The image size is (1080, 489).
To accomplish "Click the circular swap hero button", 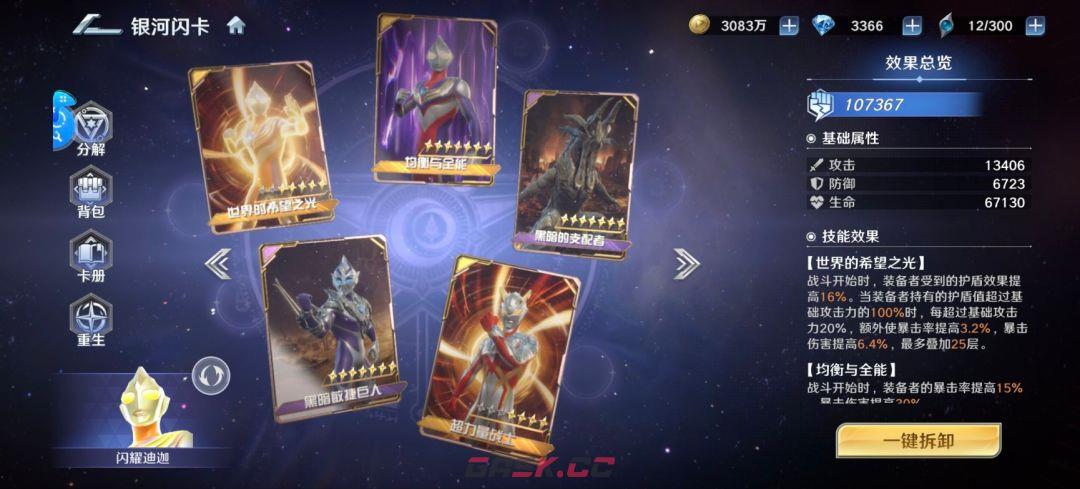I will [x=211, y=376].
